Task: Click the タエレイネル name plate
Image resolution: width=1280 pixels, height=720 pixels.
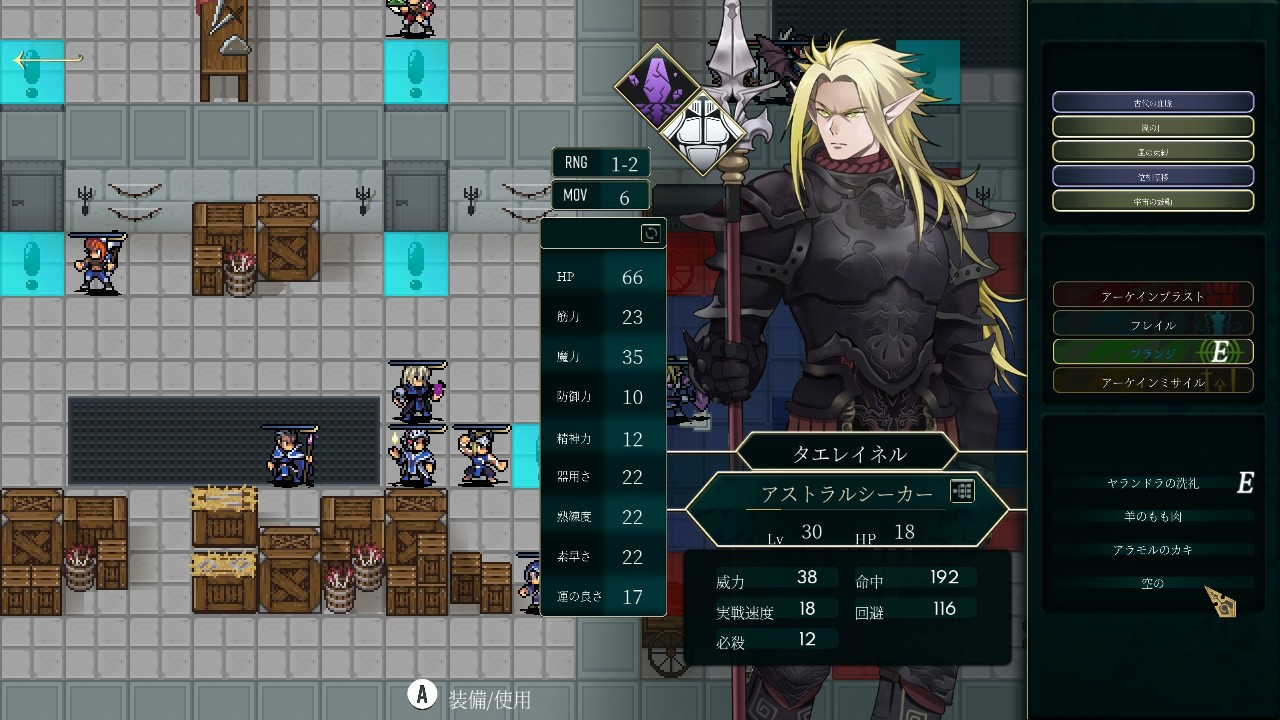Action: (848, 453)
